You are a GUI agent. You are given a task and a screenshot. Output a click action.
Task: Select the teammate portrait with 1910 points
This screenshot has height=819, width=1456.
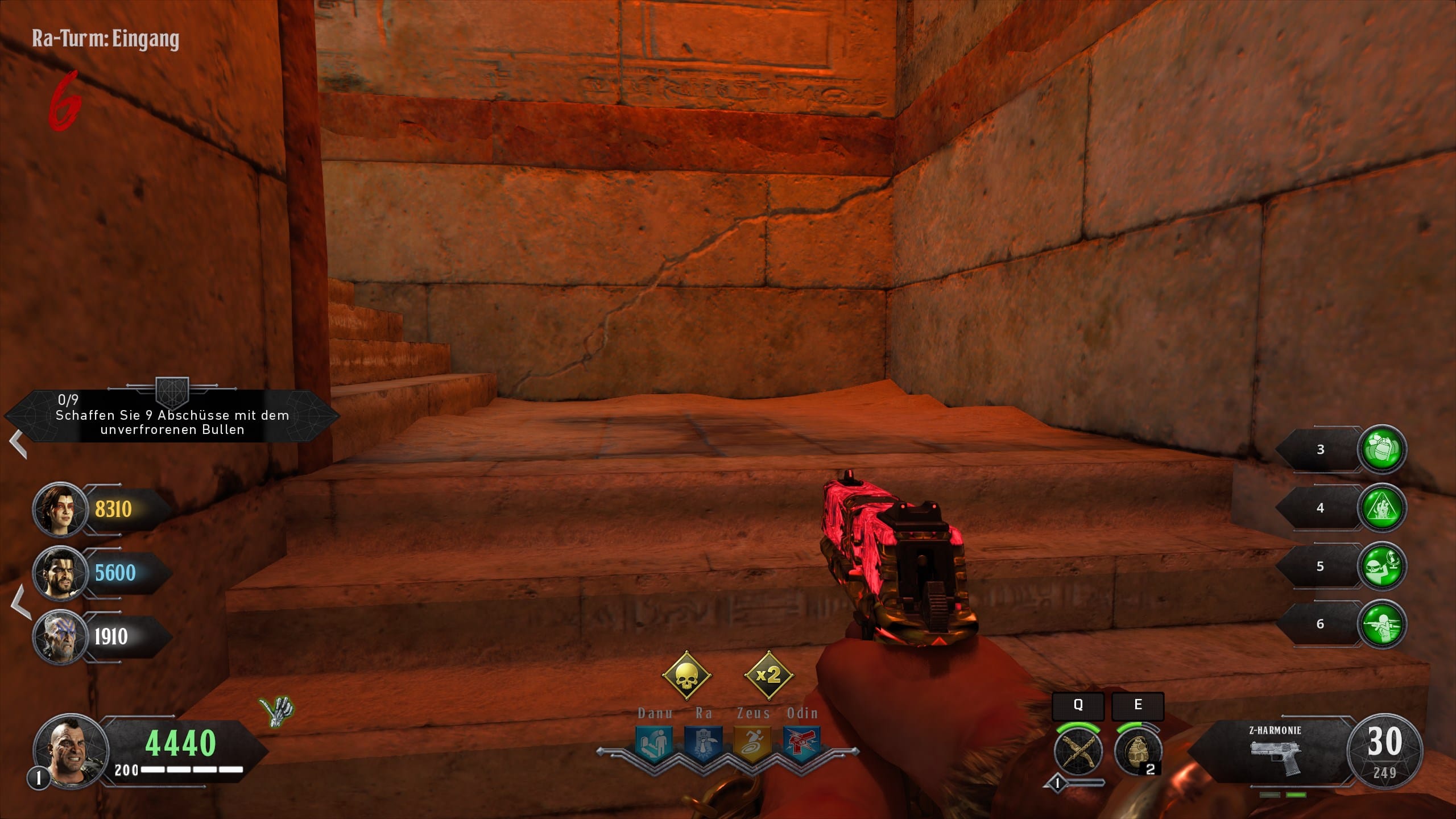(59, 637)
